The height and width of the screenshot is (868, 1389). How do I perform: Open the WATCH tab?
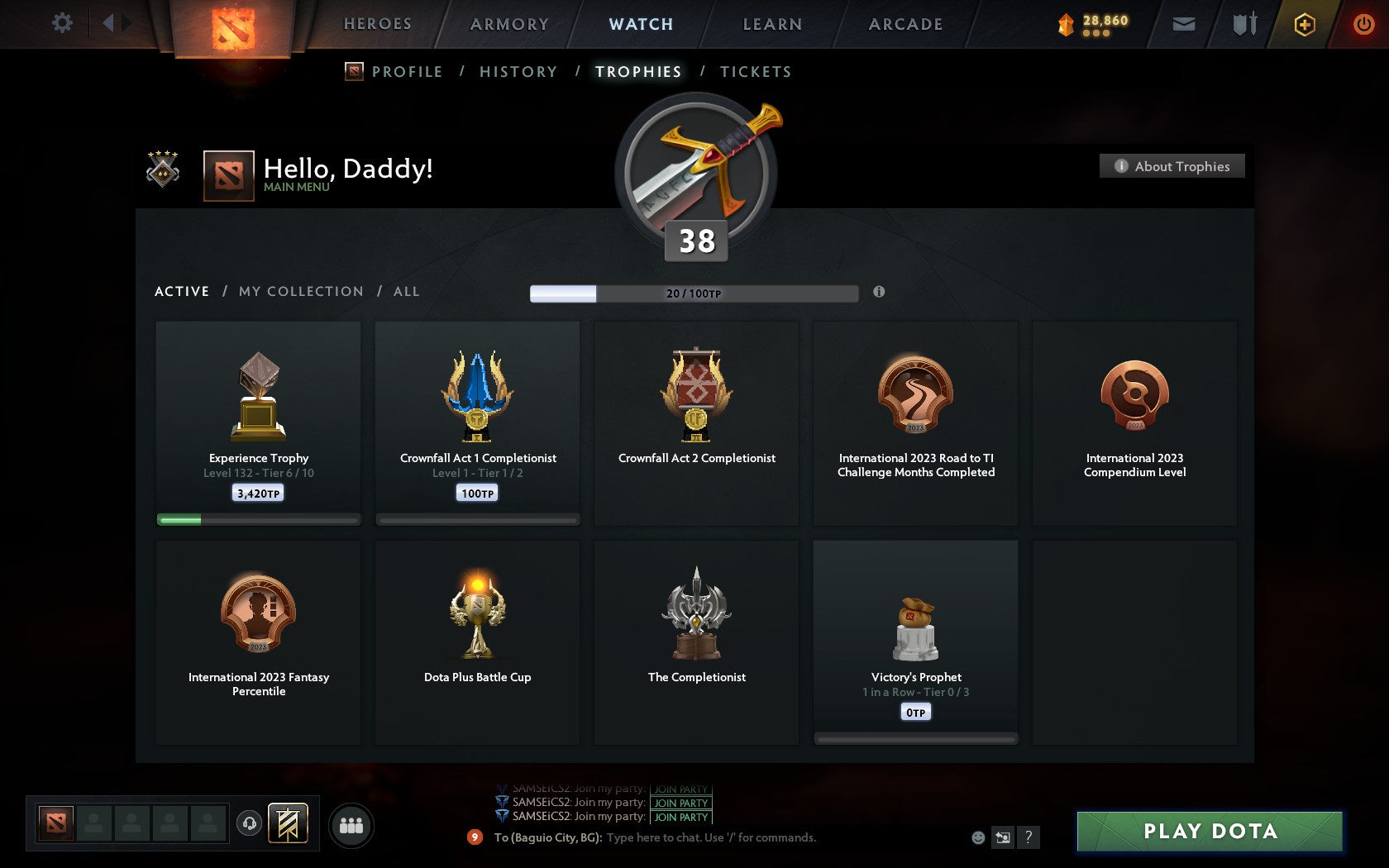[640, 24]
